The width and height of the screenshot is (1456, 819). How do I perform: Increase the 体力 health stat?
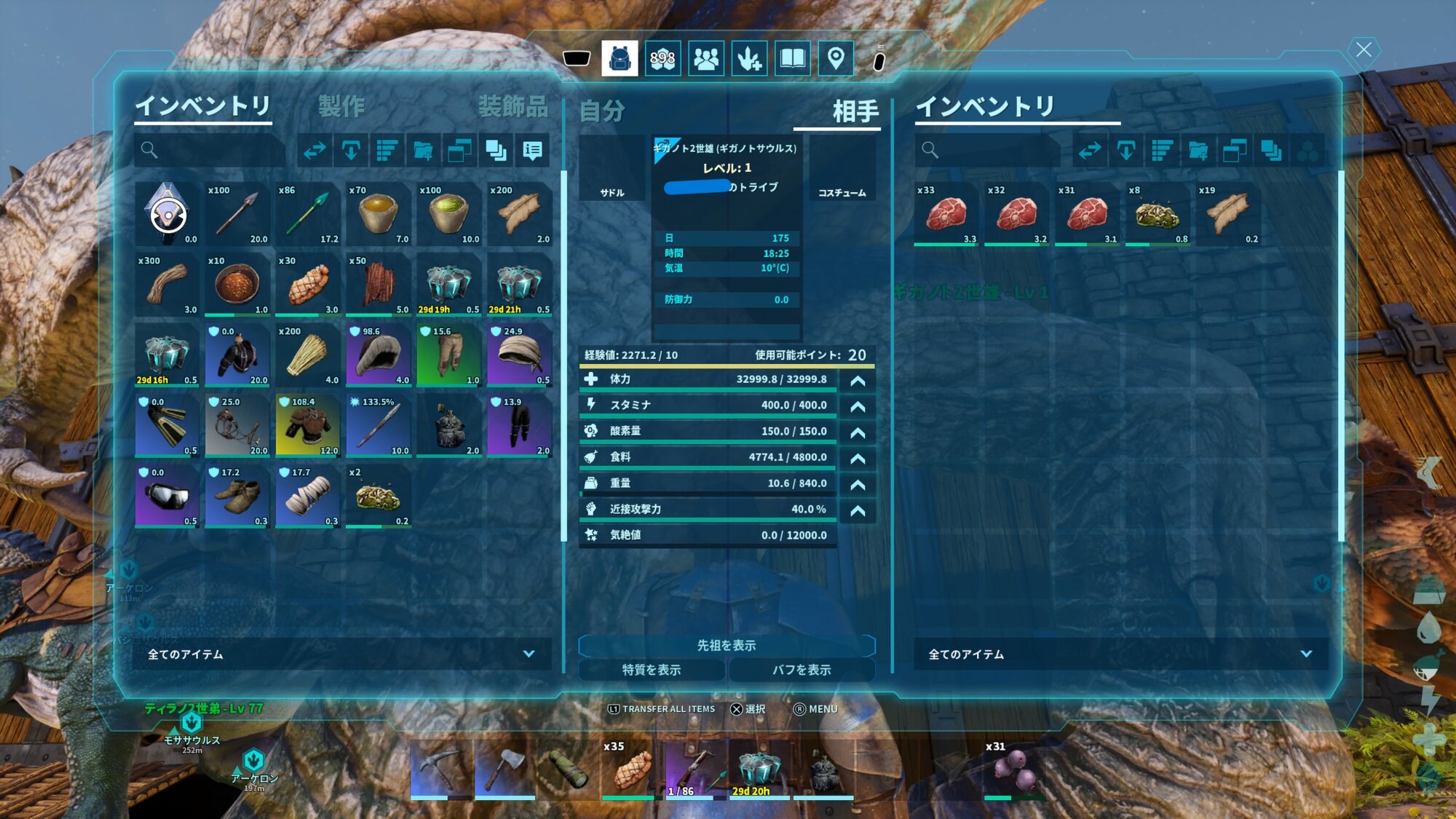coord(858,381)
